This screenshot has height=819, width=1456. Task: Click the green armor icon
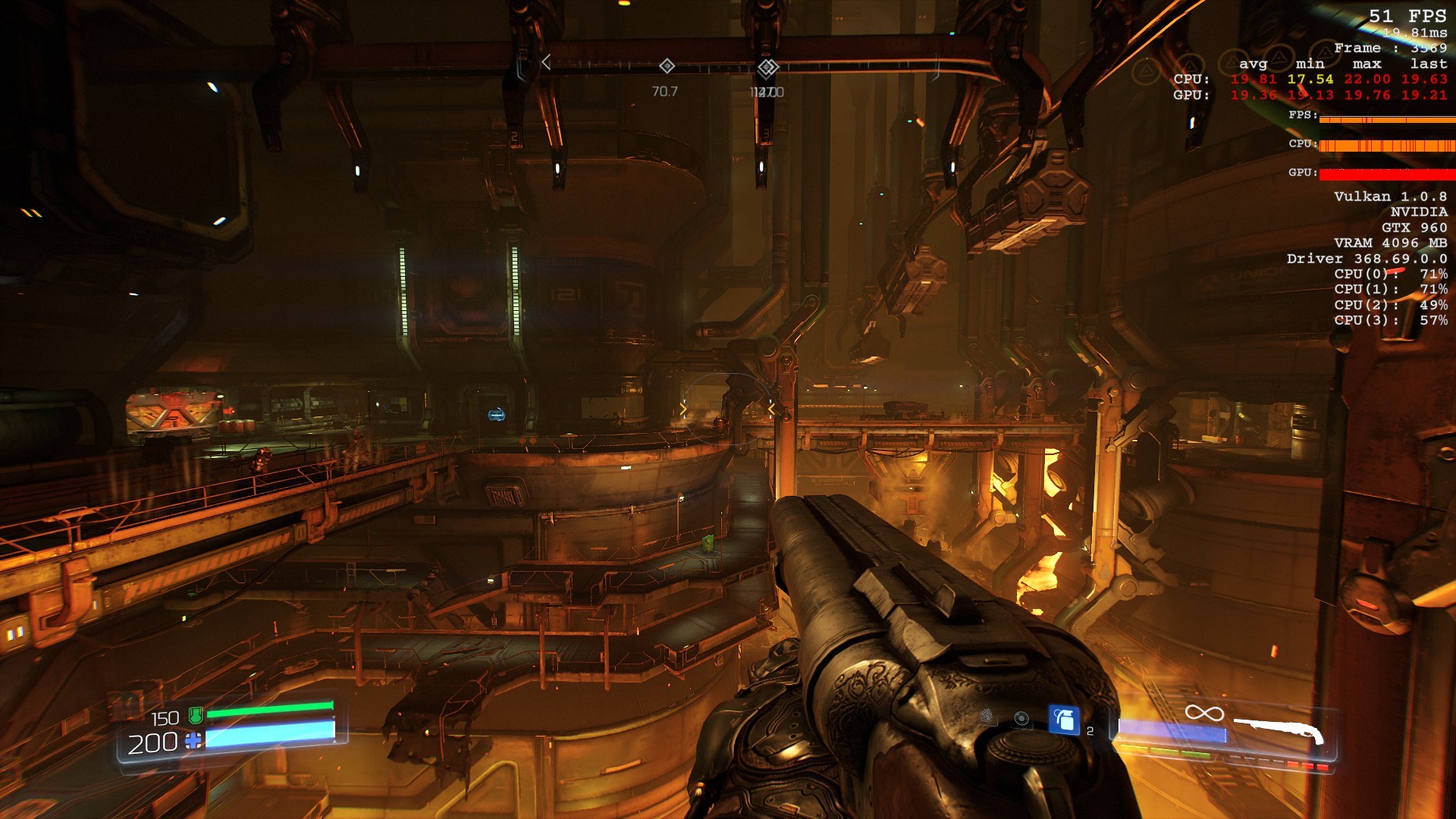(196, 714)
